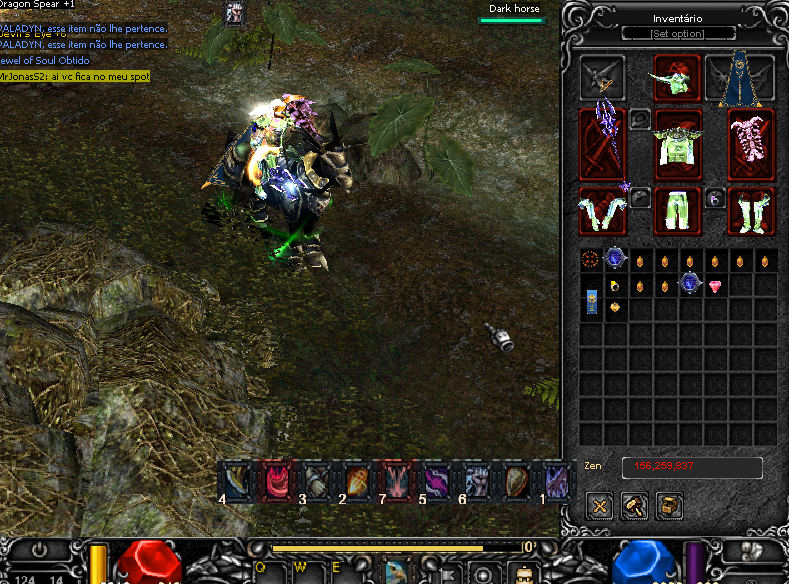Click the hammer repair button

point(634,506)
